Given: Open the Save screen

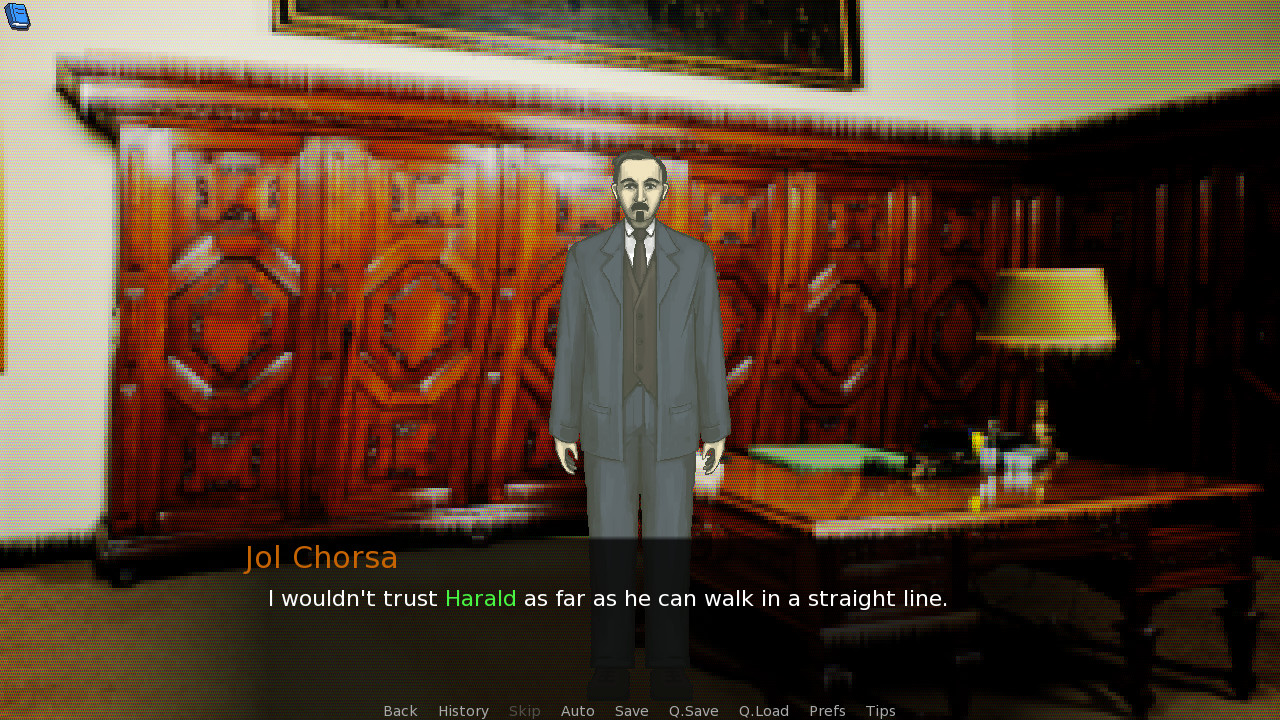Looking at the screenshot, I should click(x=631, y=710).
